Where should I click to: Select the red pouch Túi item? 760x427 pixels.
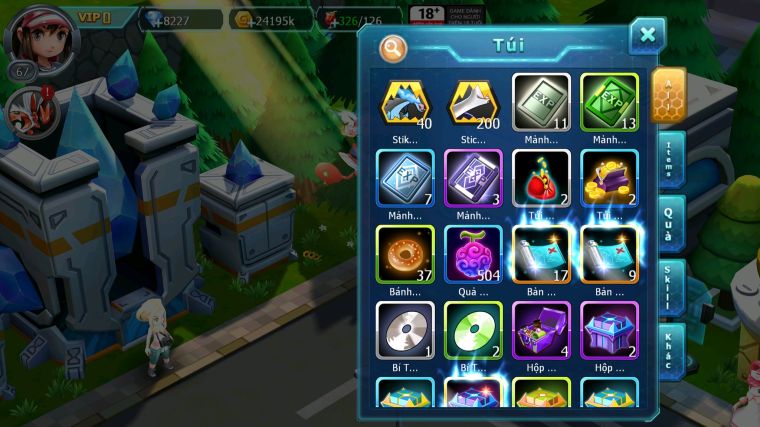click(x=541, y=178)
